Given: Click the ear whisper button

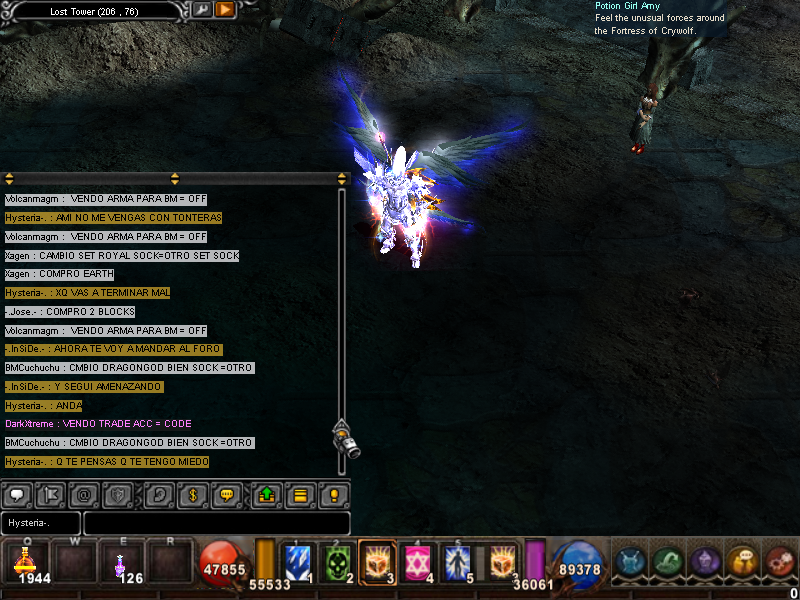Looking at the screenshot, I should point(159,494).
